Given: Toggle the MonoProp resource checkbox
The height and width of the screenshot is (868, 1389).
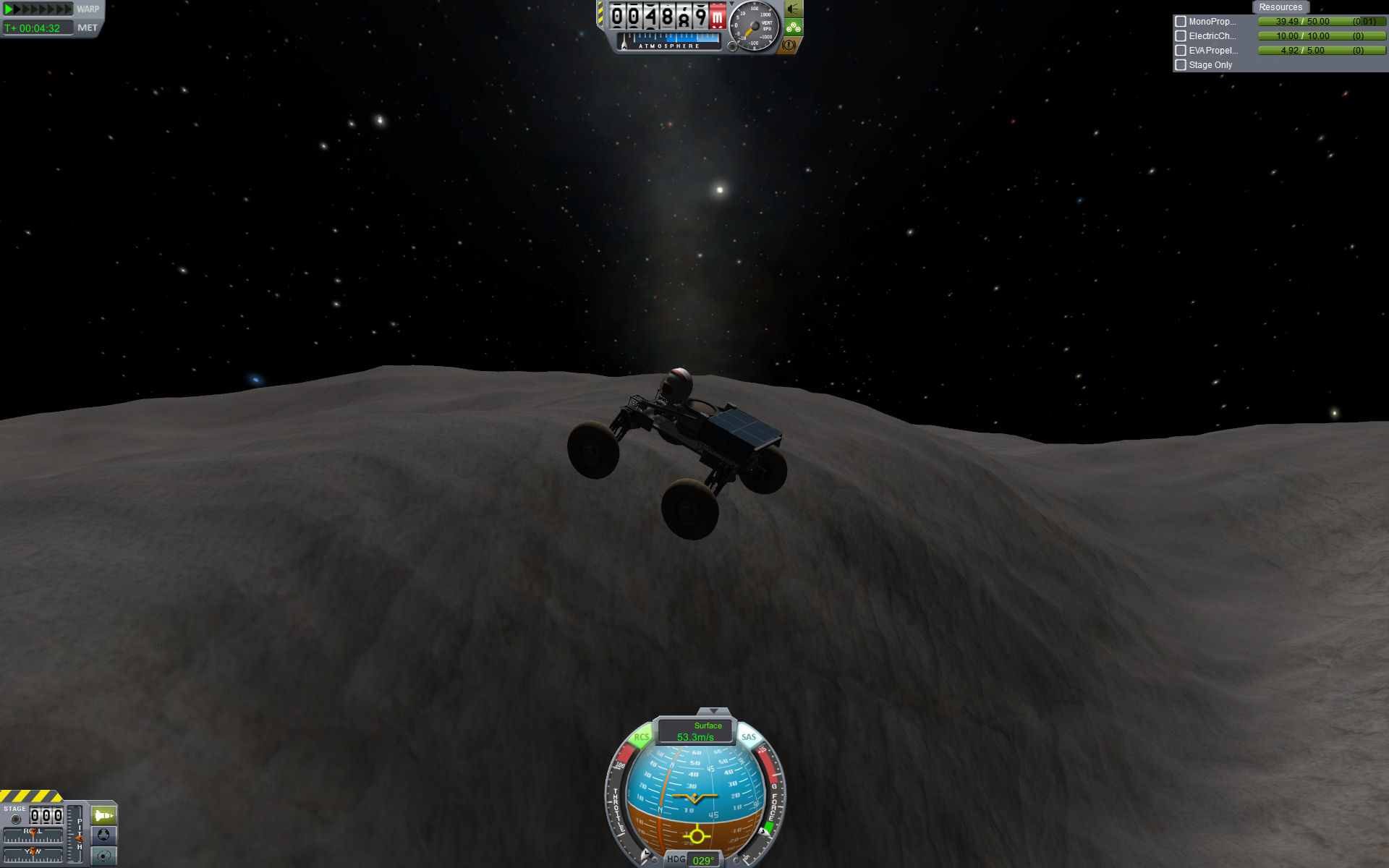Looking at the screenshot, I should tap(1181, 22).
